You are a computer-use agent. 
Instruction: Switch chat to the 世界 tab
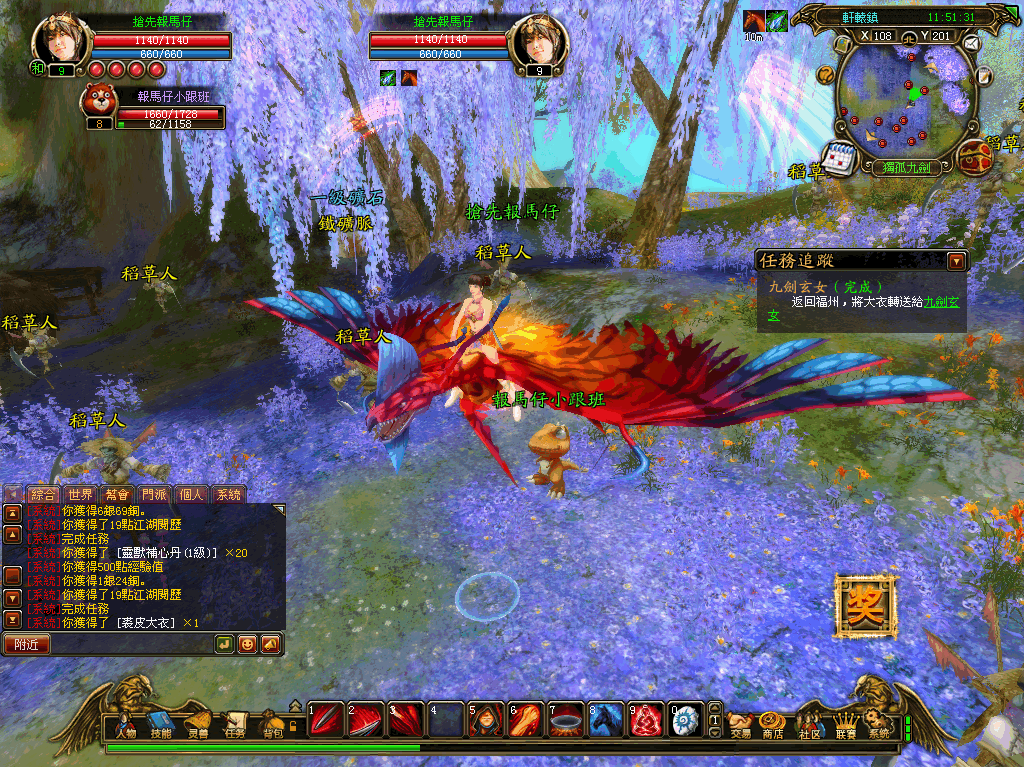(x=81, y=494)
